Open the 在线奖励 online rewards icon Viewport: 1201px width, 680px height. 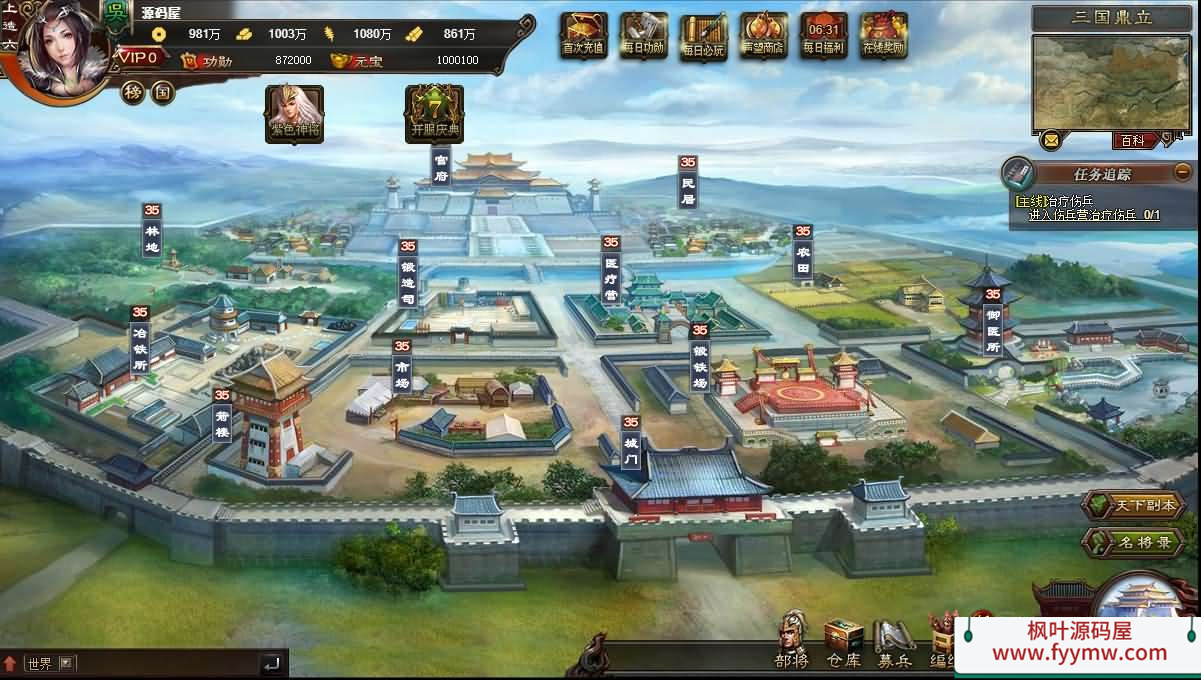[884, 36]
